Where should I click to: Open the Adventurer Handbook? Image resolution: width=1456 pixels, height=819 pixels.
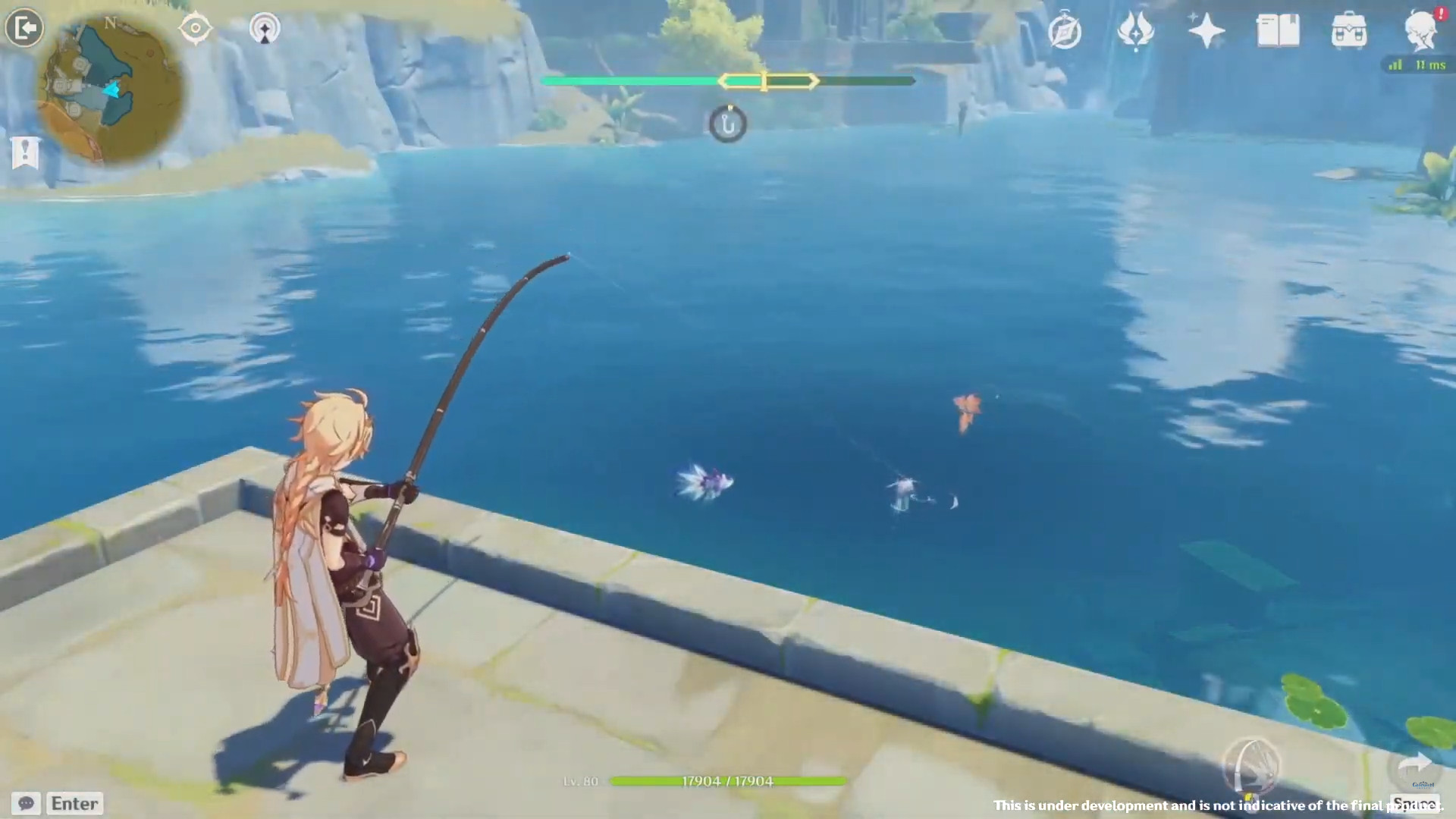(x=1278, y=32)
